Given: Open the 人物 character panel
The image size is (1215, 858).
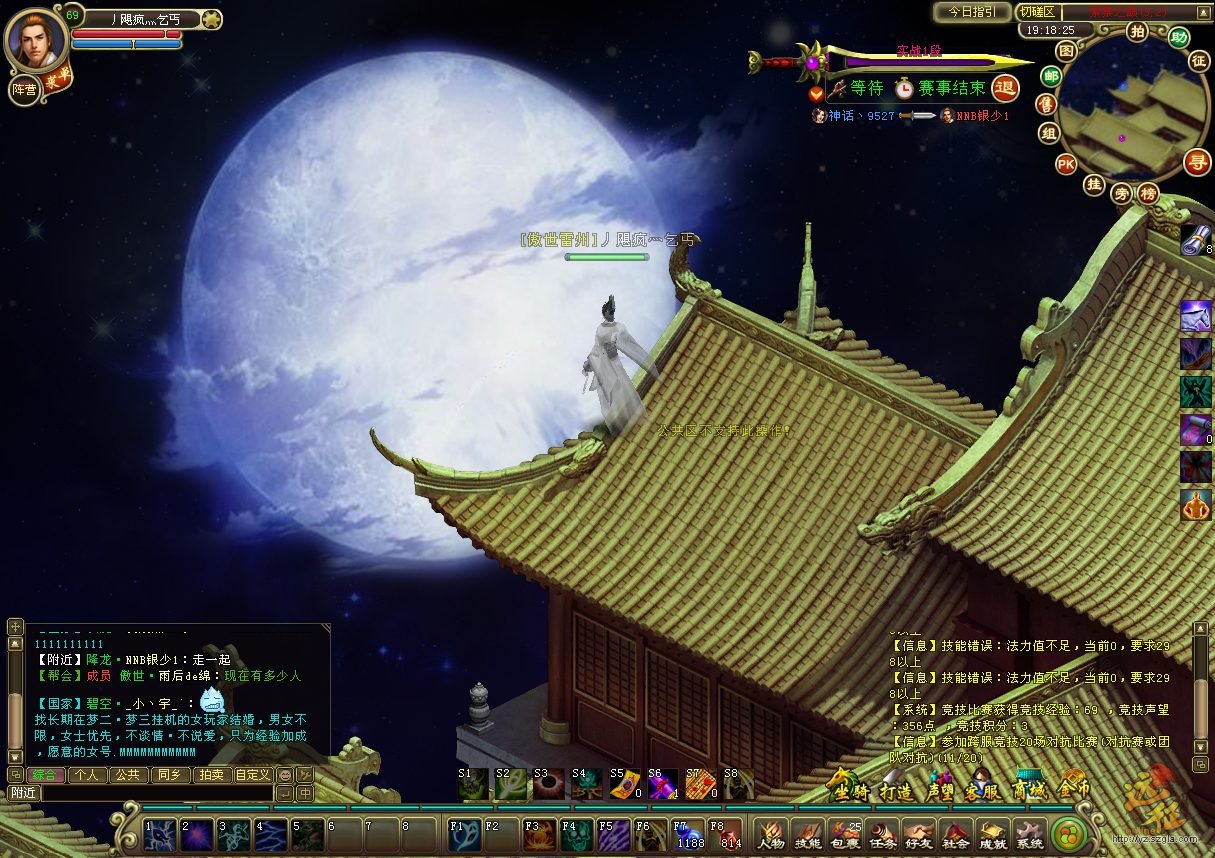Looking at the screenshot, I should (x=770, y=834).
